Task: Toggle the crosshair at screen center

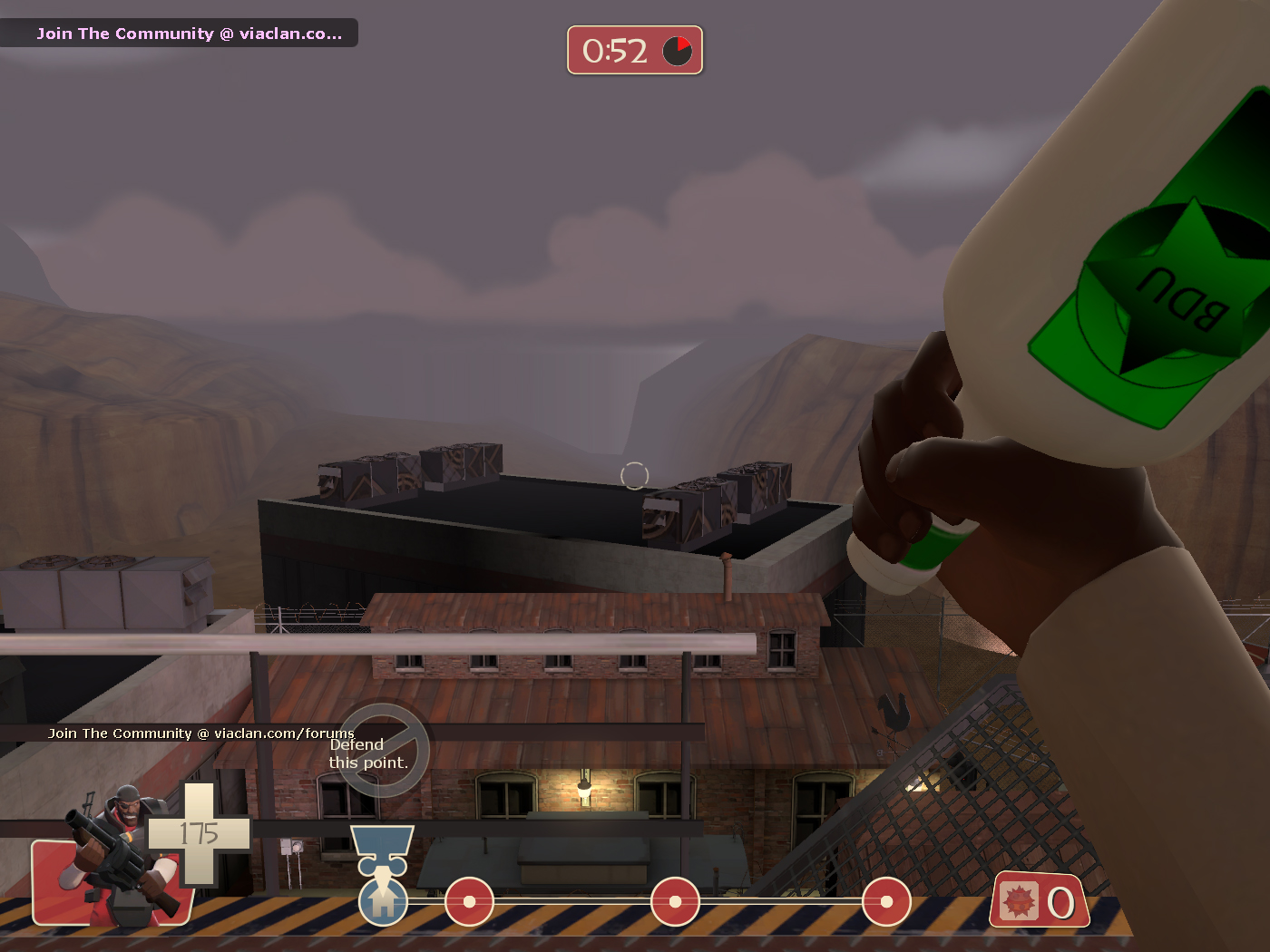Action: (x=635, y=475)
